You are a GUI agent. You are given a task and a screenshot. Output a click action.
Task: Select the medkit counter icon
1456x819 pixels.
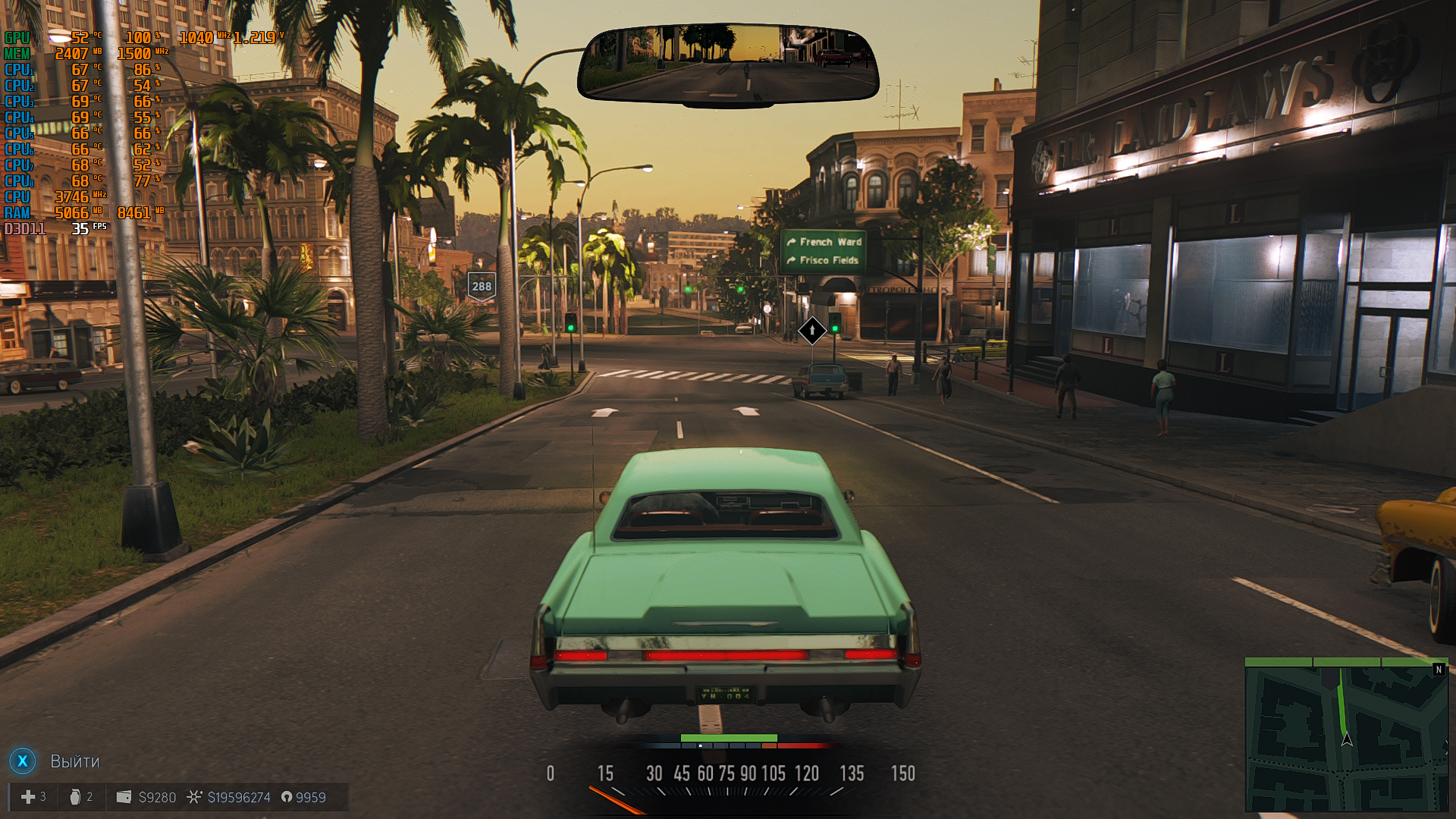coord(28,797)
